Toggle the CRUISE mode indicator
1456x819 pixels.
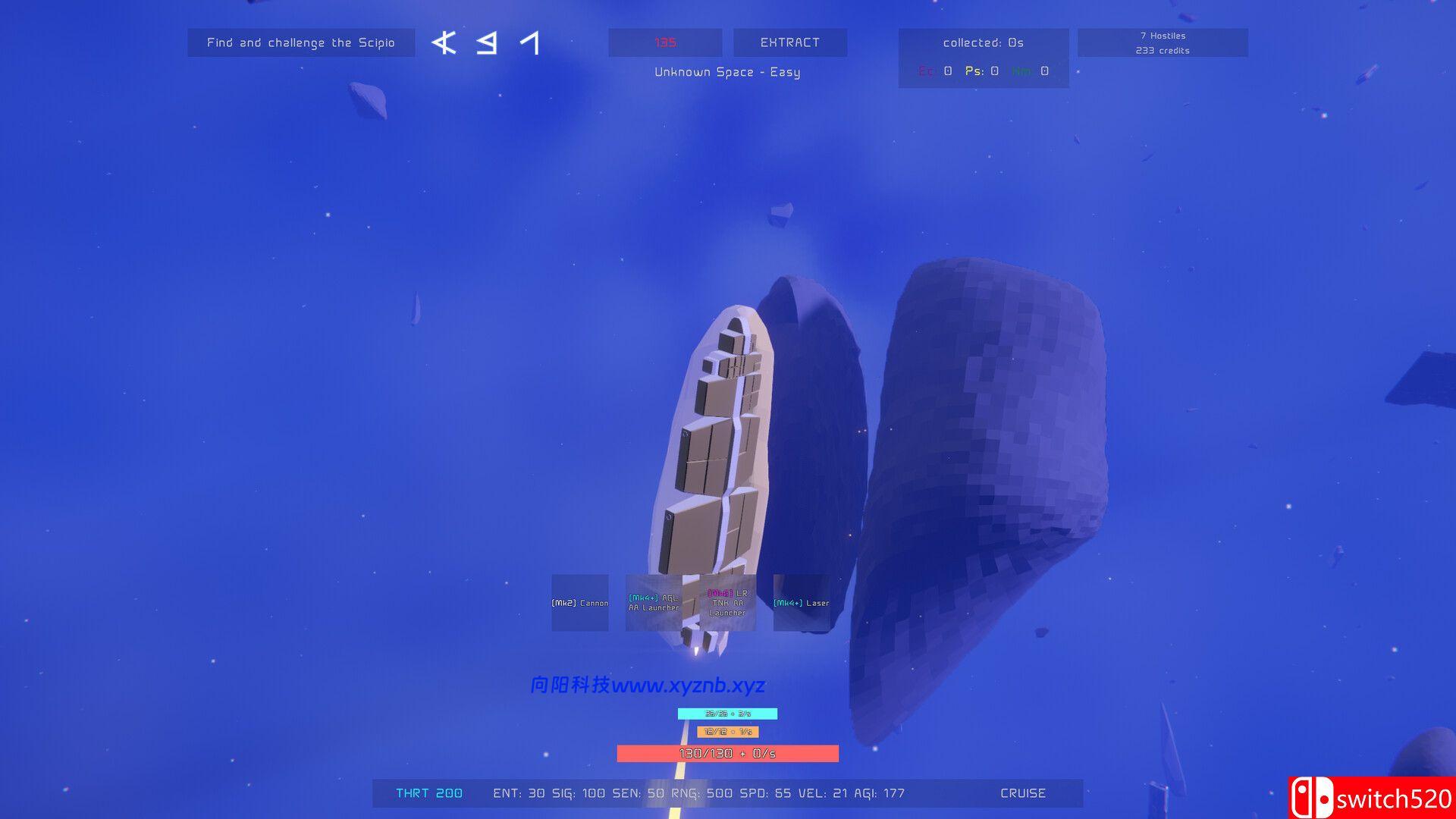coord(1022,793)
